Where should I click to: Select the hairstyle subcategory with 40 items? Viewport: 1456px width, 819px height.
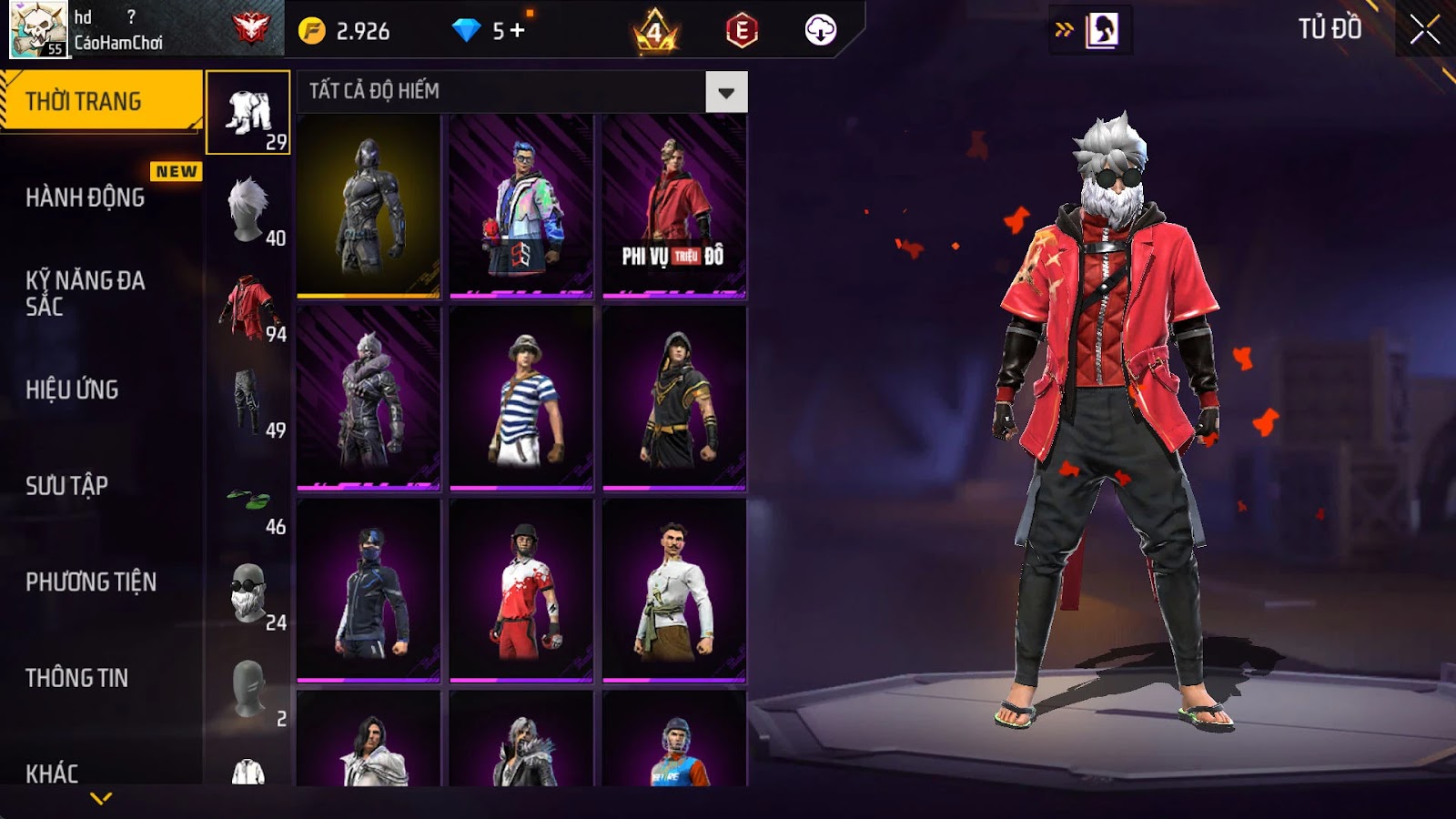click(248, 211)
